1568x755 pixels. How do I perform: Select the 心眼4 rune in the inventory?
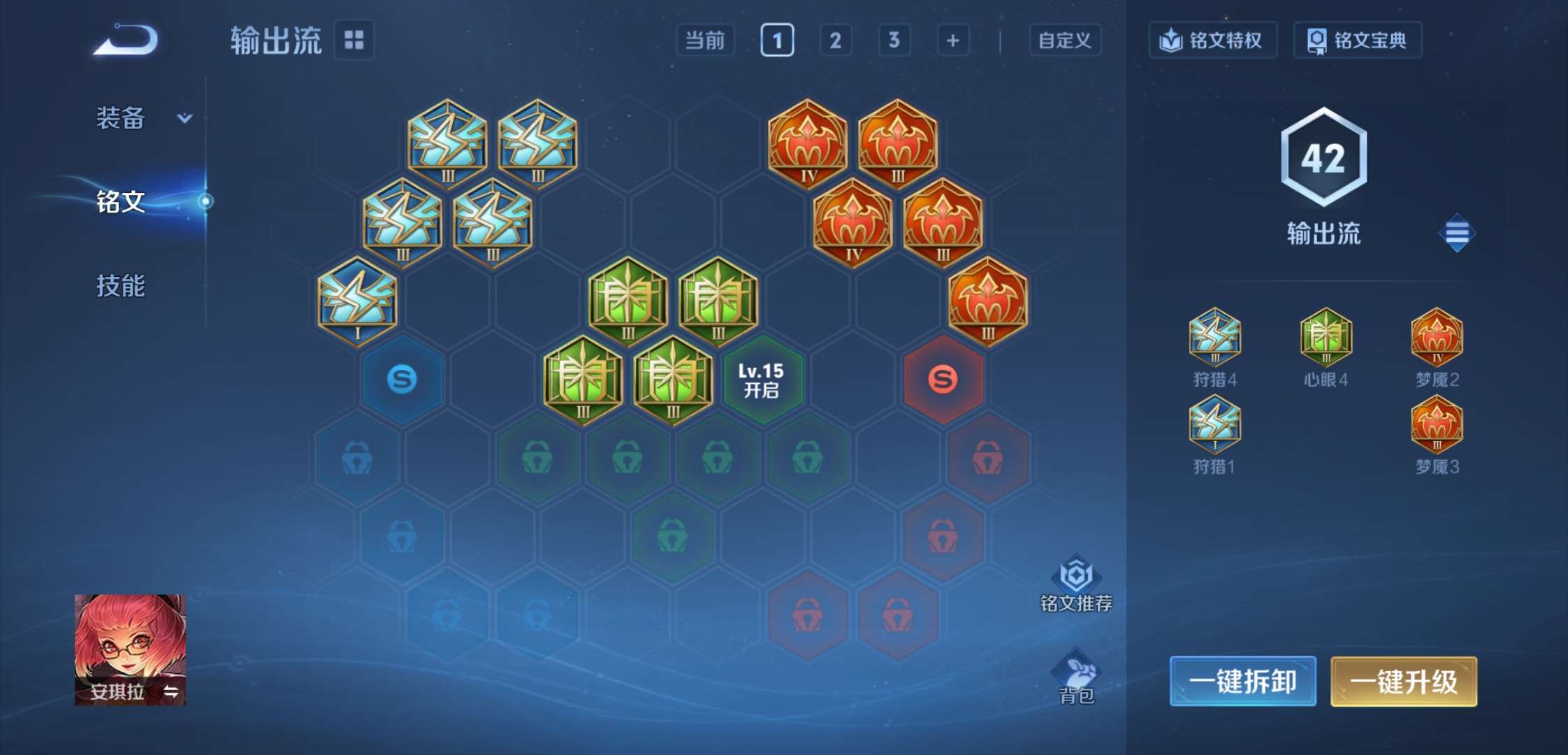[x=1325, y=340]
